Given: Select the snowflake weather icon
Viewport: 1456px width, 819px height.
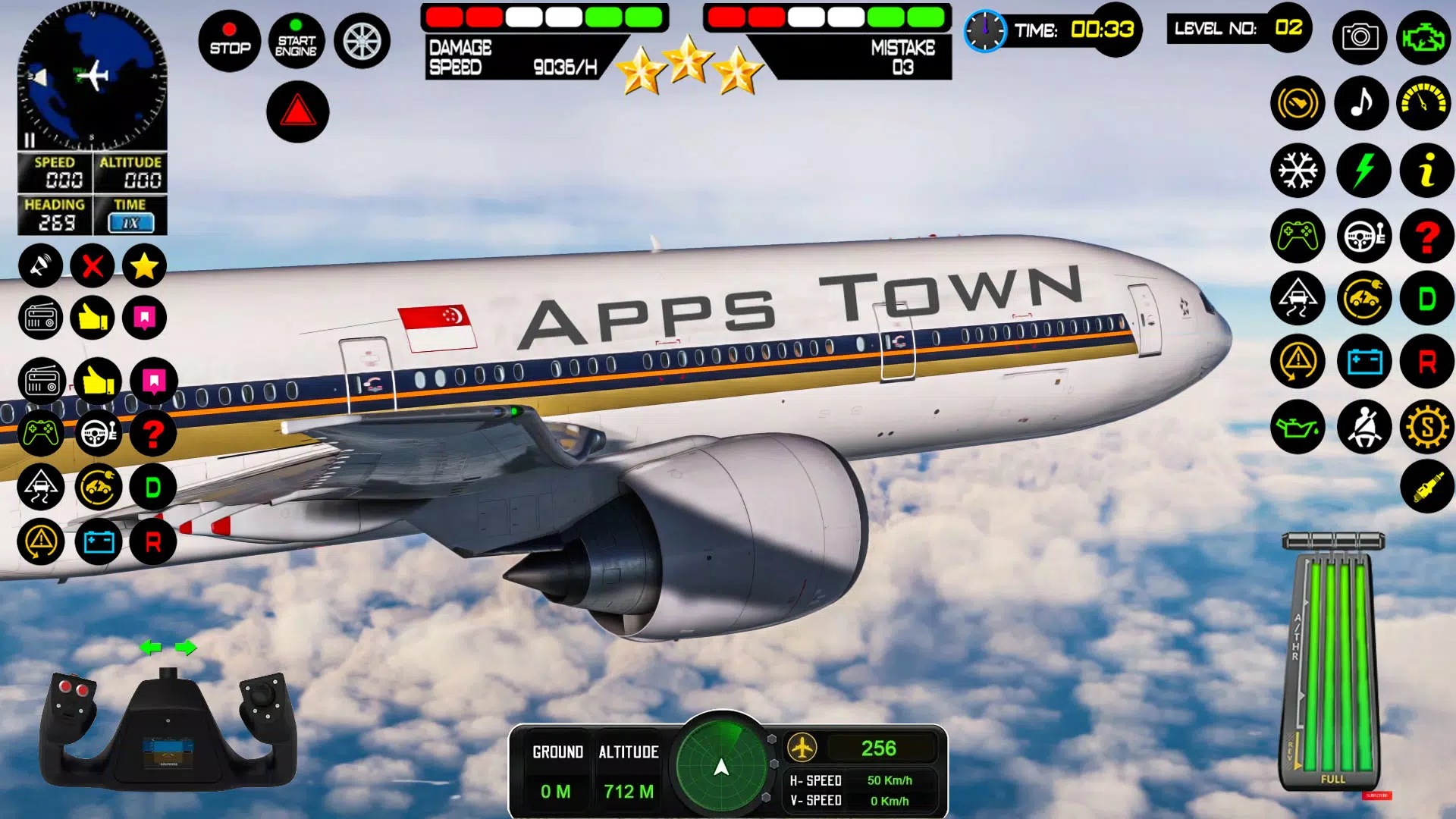Looking at the screenshot, I should [x=1298, y=171].
